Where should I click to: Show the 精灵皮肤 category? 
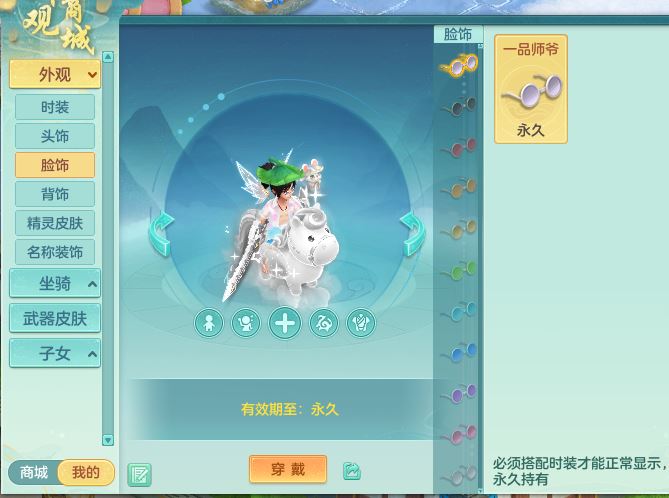click(x=55, y=223)
